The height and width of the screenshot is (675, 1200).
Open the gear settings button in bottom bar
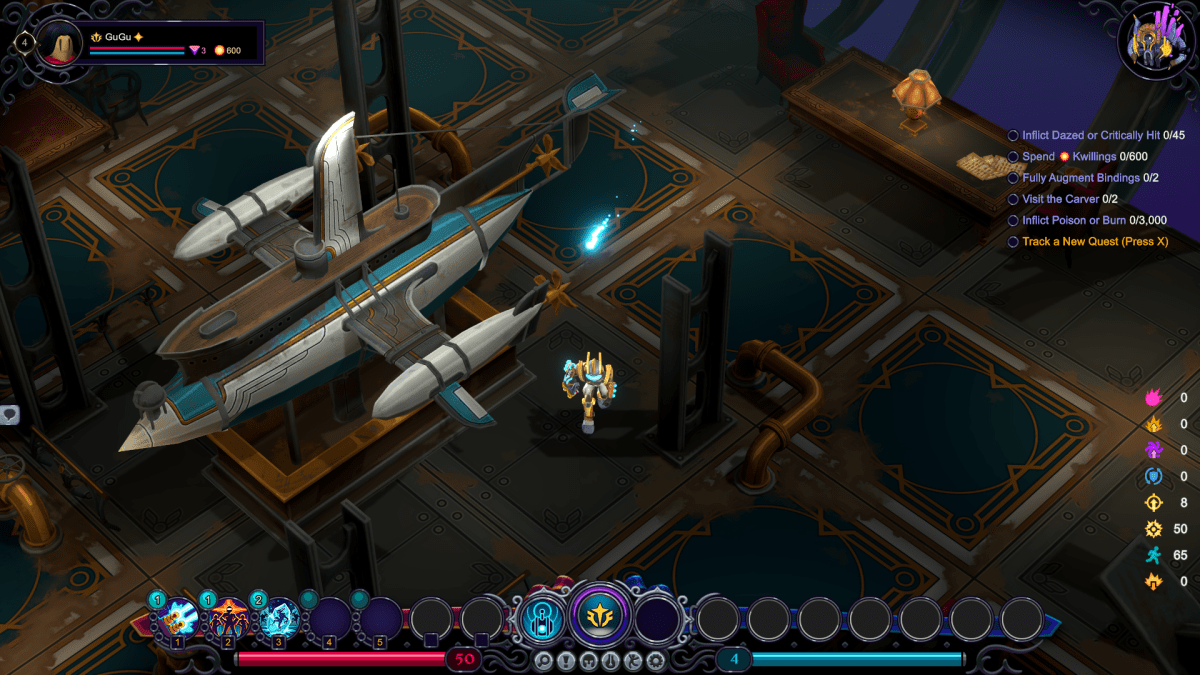pos(656,660)
